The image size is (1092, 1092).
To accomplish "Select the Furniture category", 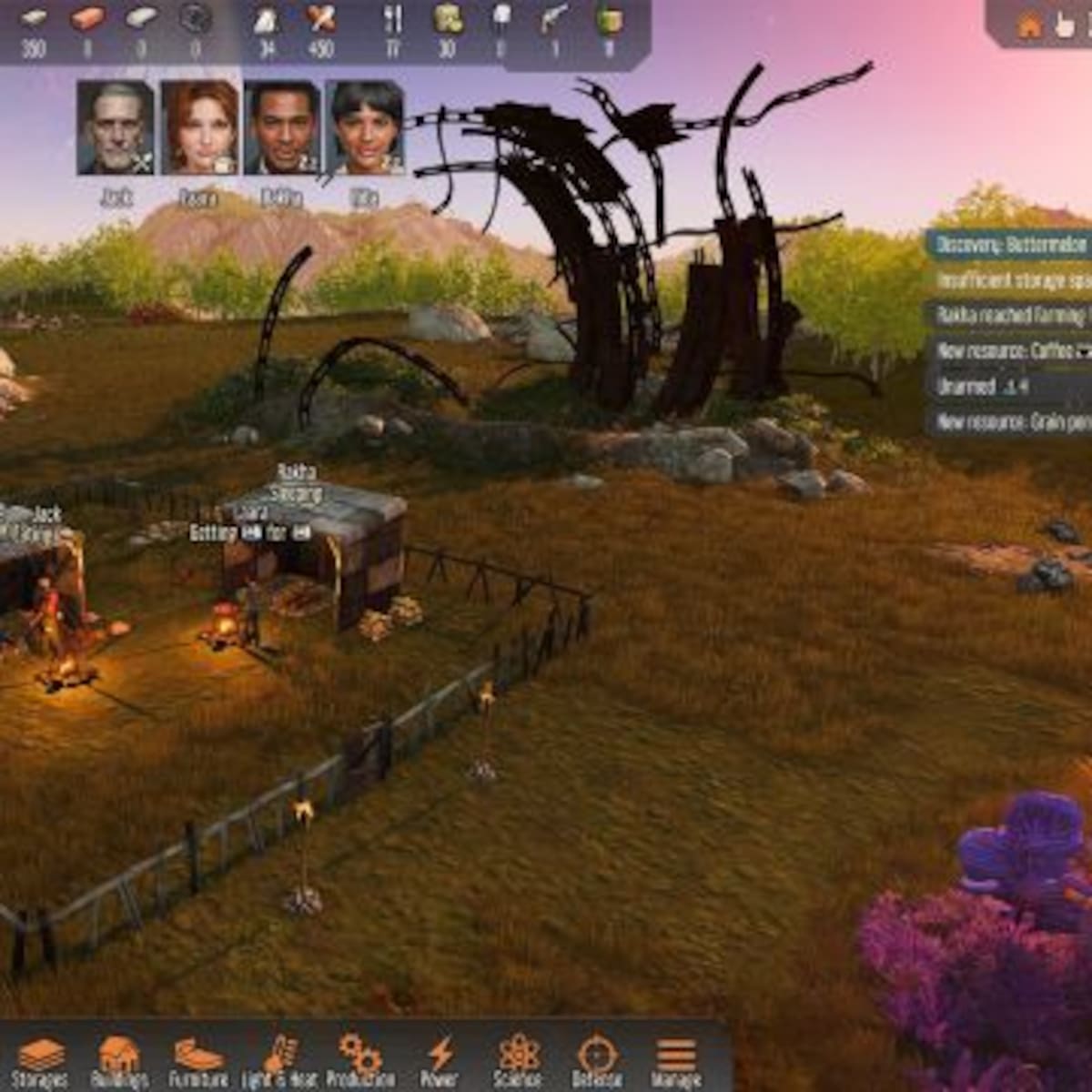I will pyautogui.click(x=197, y=1061).
